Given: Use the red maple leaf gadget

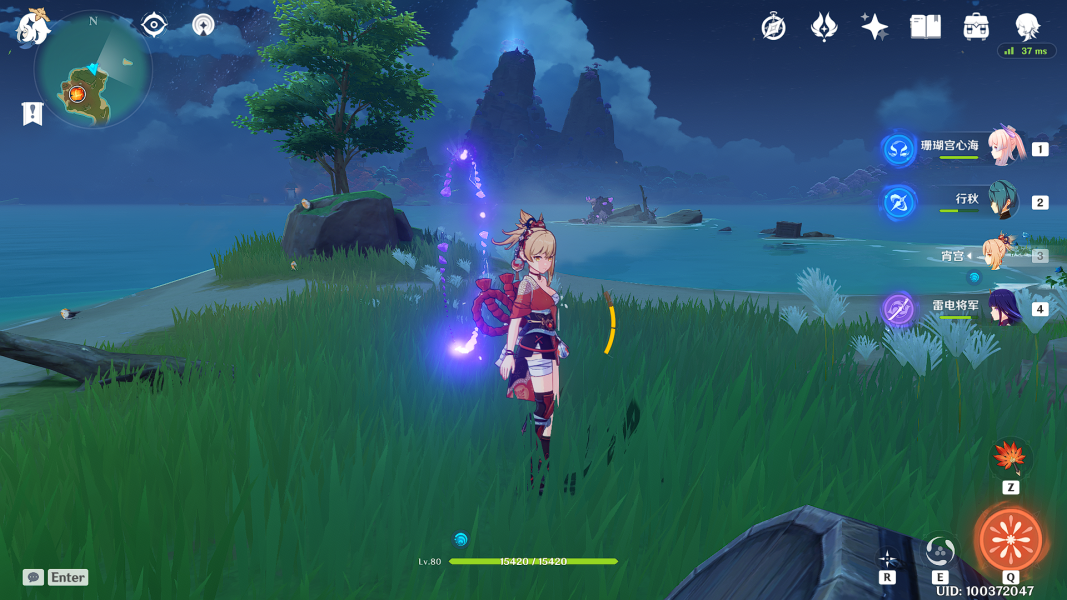Looking at the screenshot, I should point(1010,459).
